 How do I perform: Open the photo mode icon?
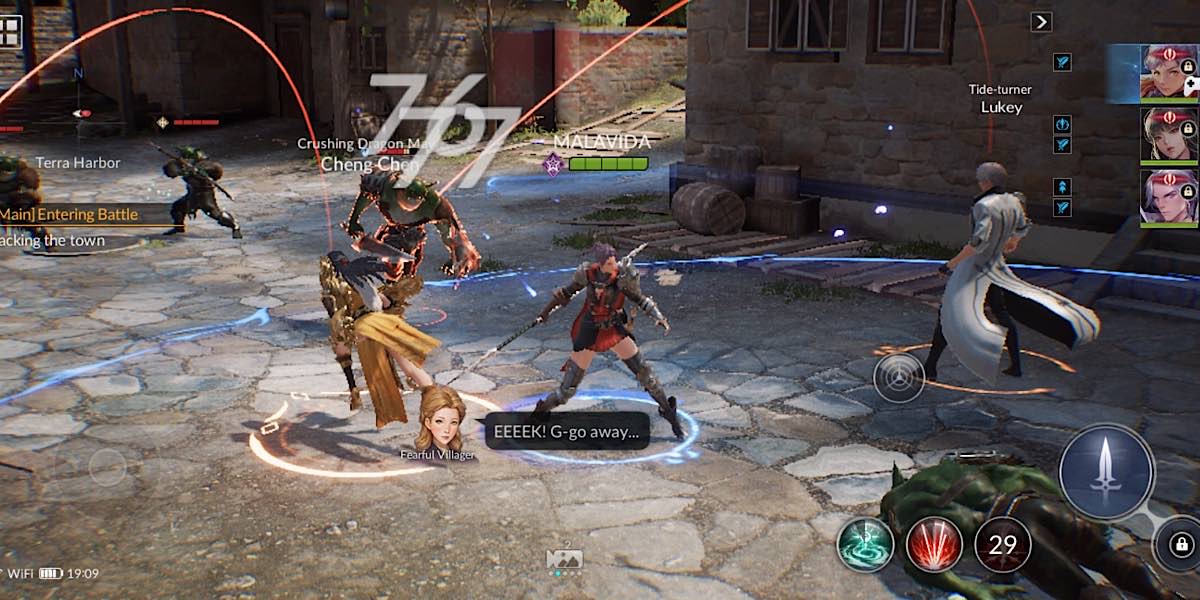point(564,560)
